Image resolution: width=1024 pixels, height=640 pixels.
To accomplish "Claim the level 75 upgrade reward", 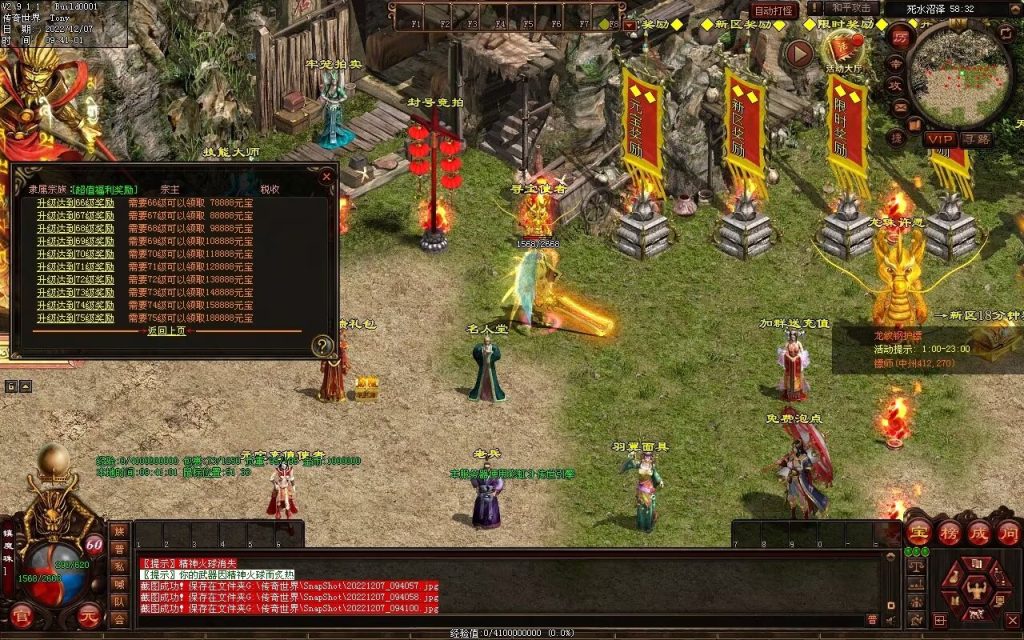I will coord(75,318).
